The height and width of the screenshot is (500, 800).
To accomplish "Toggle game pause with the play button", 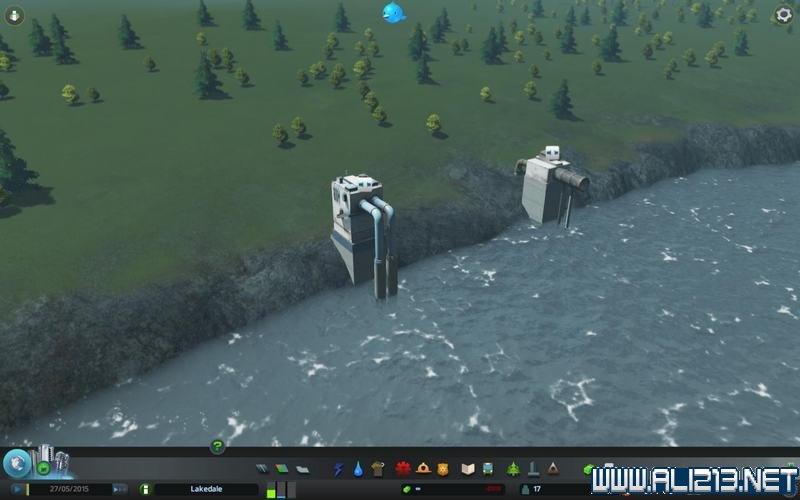I will [17, 489].
